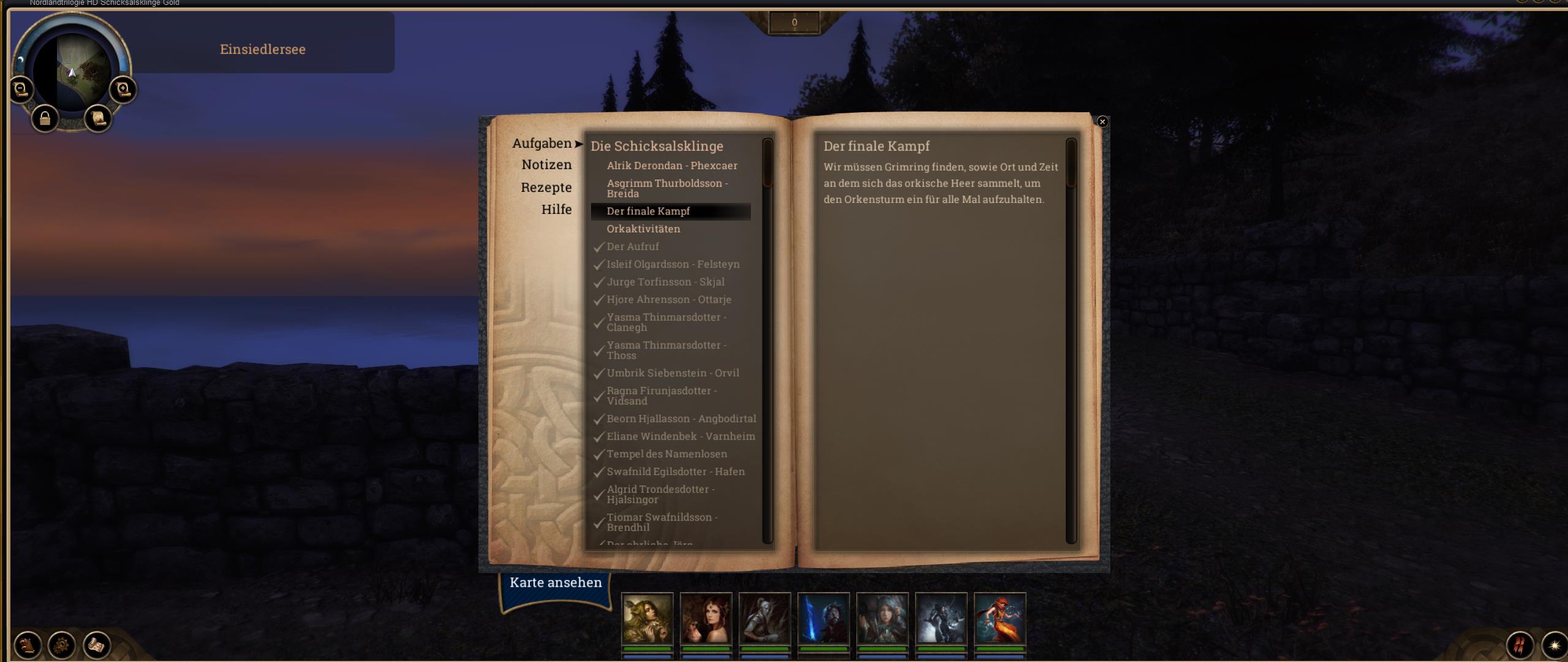1568x662 pixels.
Task: Click the padlock icon under the minimap
Action: 45,119
